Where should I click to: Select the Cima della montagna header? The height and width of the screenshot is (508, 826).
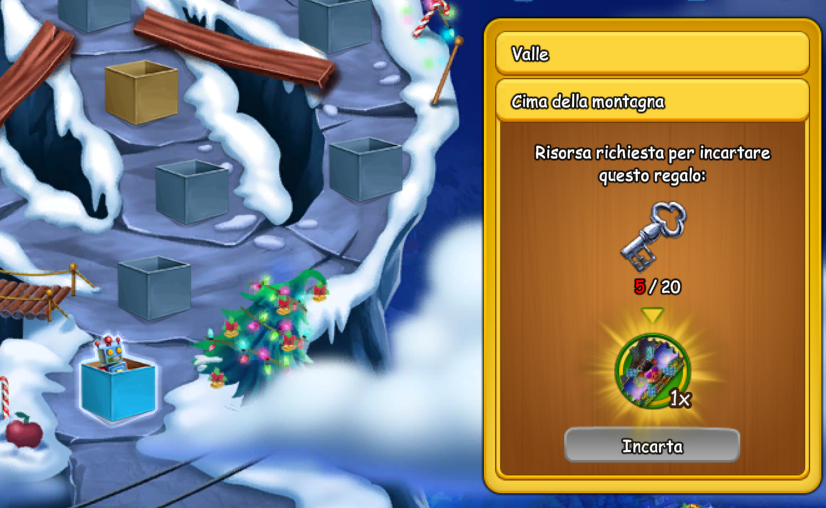coord(651,101)
